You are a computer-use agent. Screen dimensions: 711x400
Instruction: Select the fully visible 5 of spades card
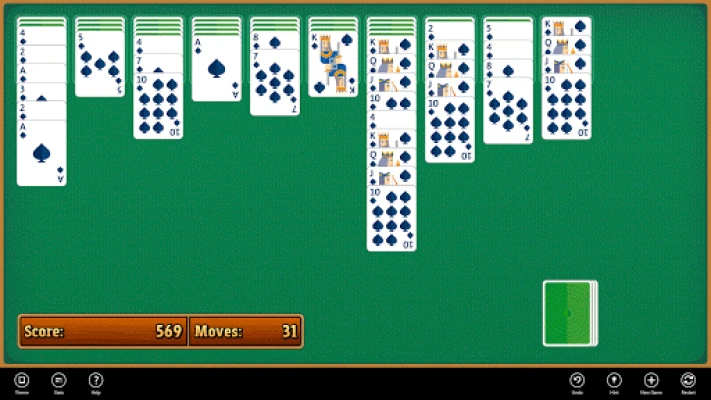pos(99,66)
